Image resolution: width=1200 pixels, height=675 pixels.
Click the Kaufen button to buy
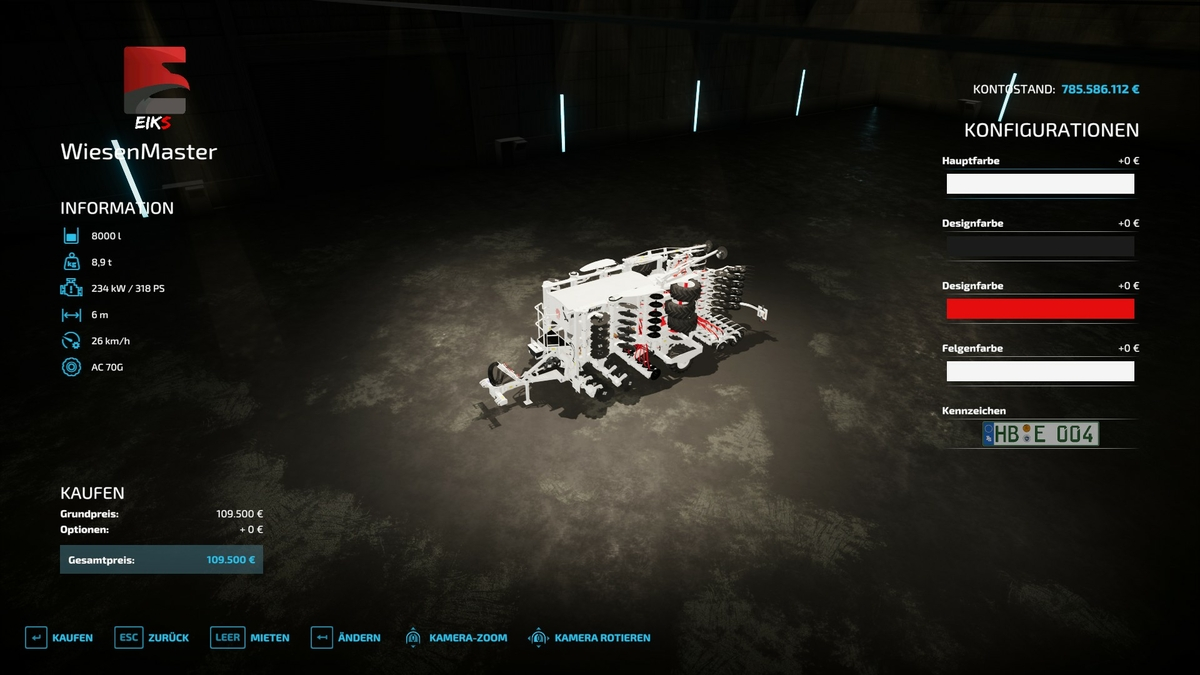click(59, 638)
